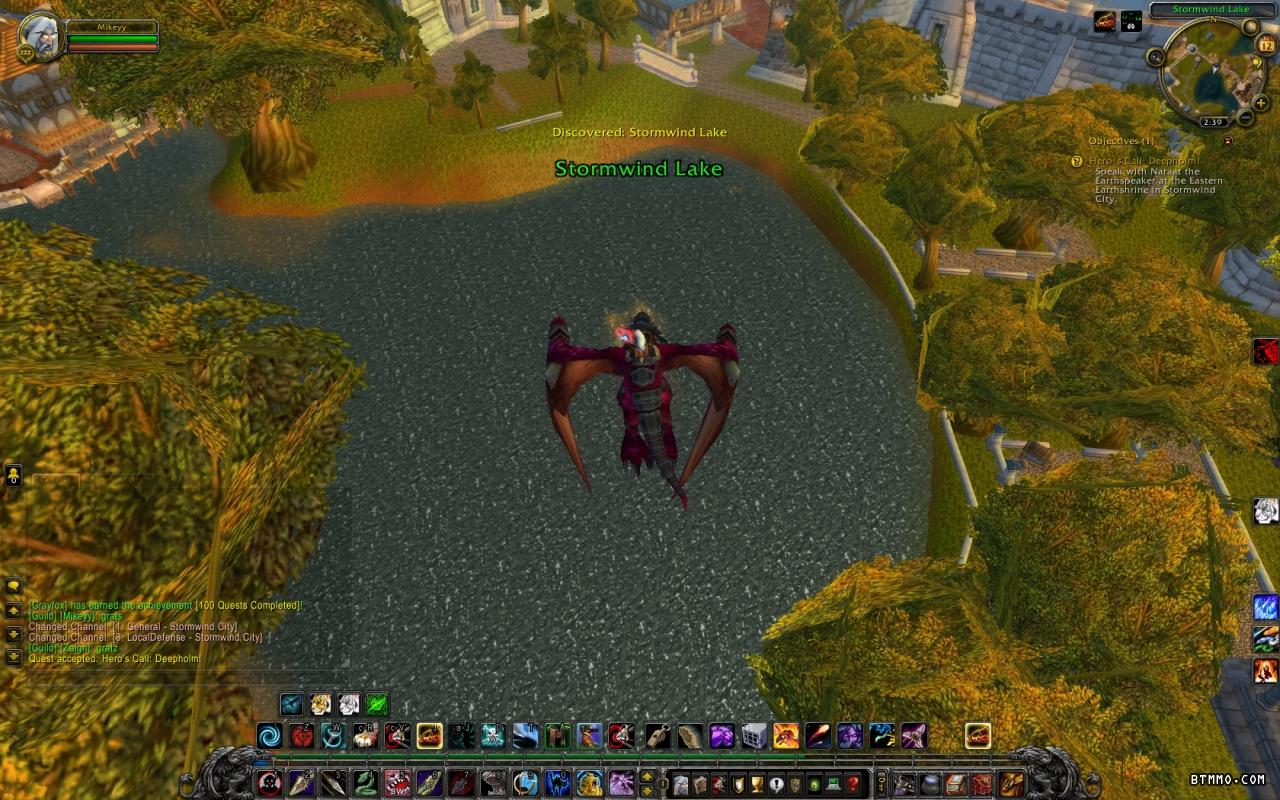Activate the orange fire blast ability icon
Viewport: 1280px width, 800px height.
click(x=786, y=737)
